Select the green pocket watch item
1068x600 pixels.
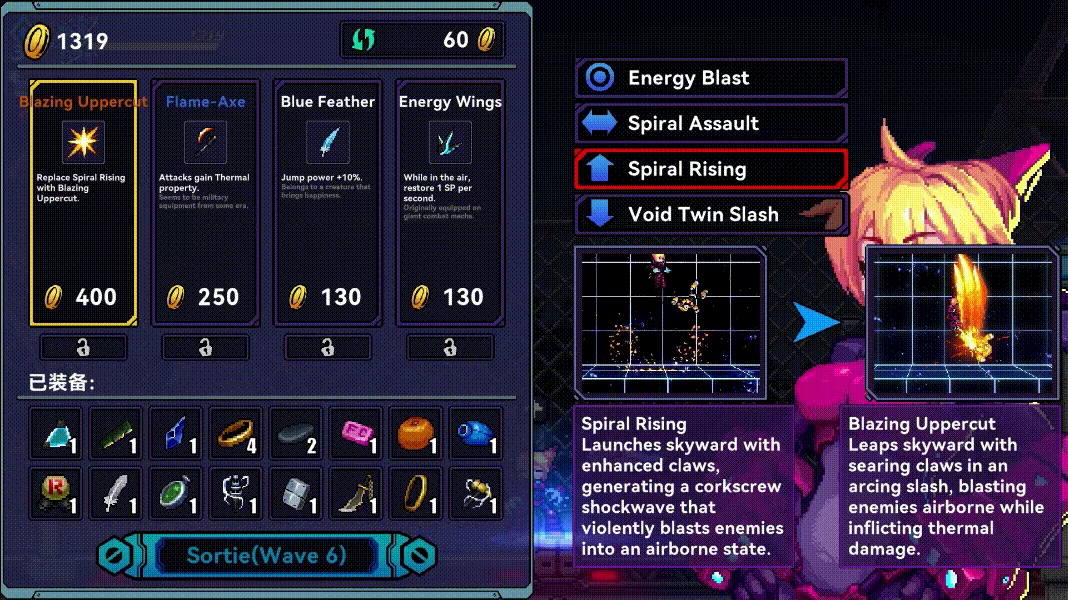pos(175,493)
